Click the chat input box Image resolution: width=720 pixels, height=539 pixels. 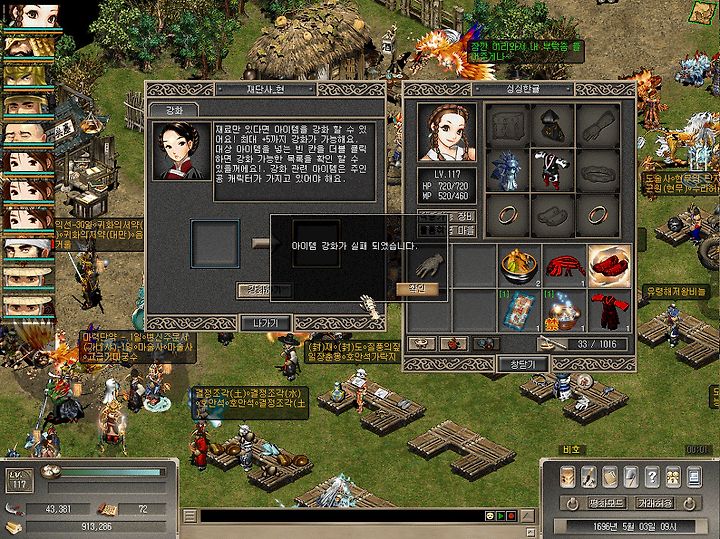(x=340, y=515)
